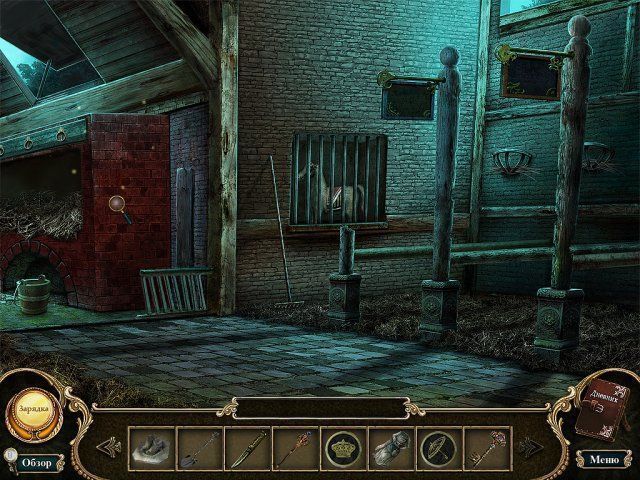Image resolution: width=640 pixels, height=480 pixels.
Task: Choose the ornate key in inventory
Action: pyautogui.click(x=488, y=447)
